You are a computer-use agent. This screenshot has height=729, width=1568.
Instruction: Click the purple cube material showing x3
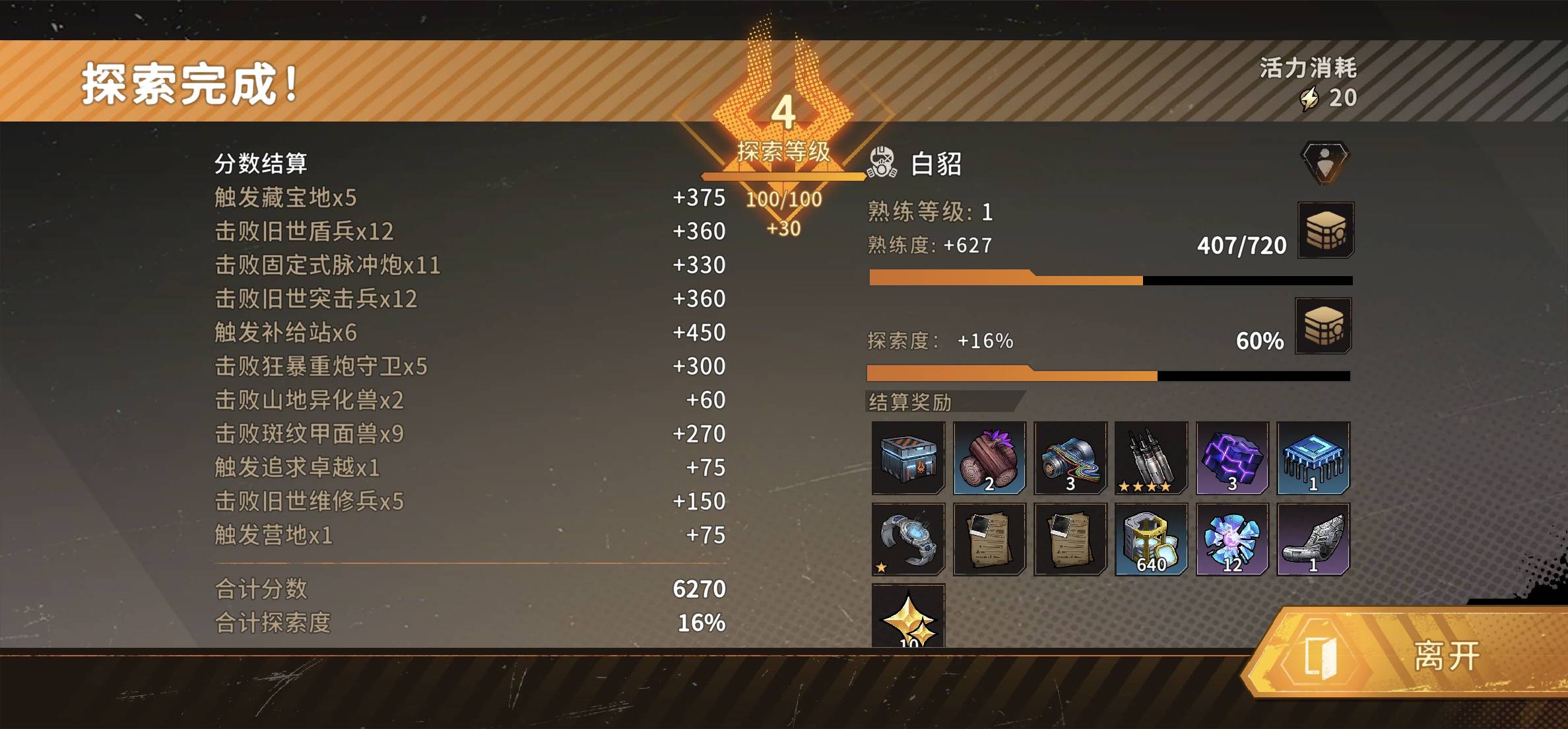1233,458
